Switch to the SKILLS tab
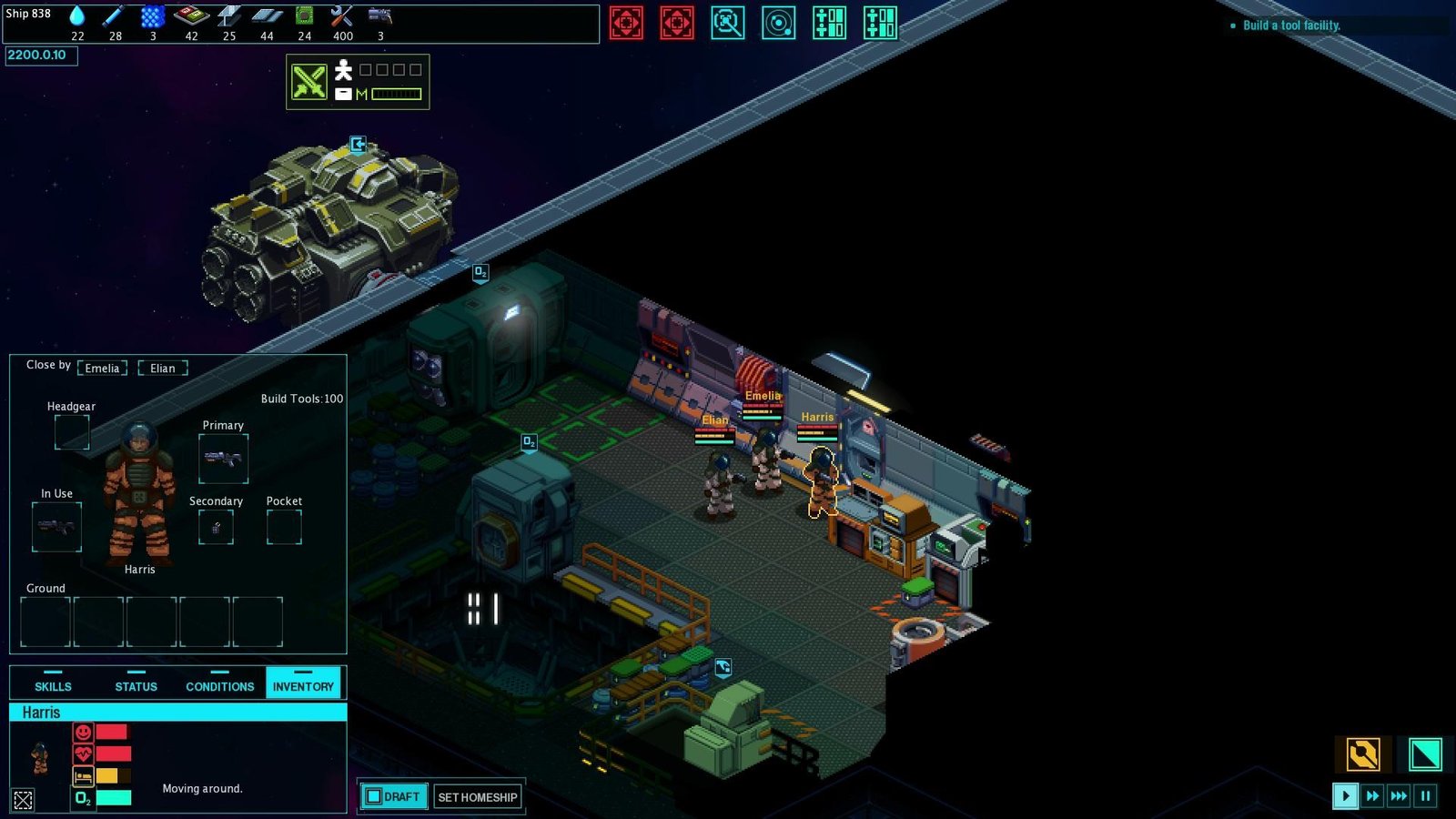Image resolution: width=1456 pixels, height=819 pixels. [52, 685]
